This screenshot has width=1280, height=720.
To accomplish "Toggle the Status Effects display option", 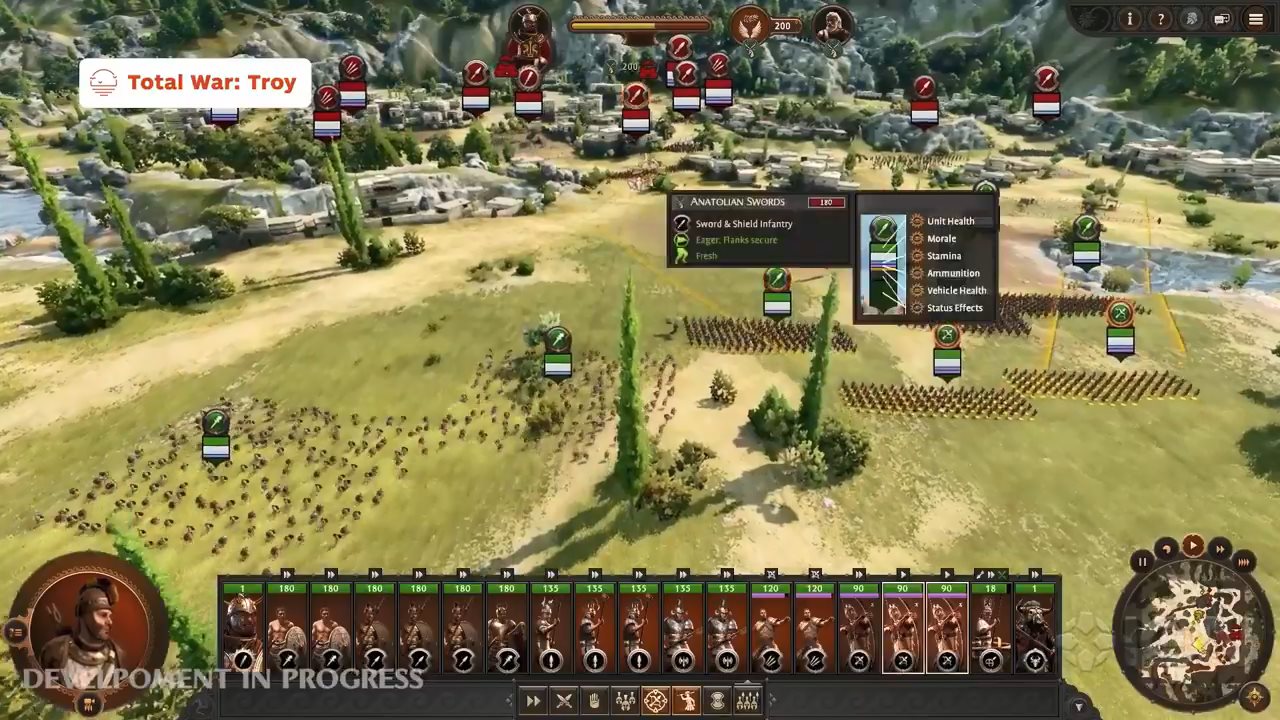I will coord(954,308).
